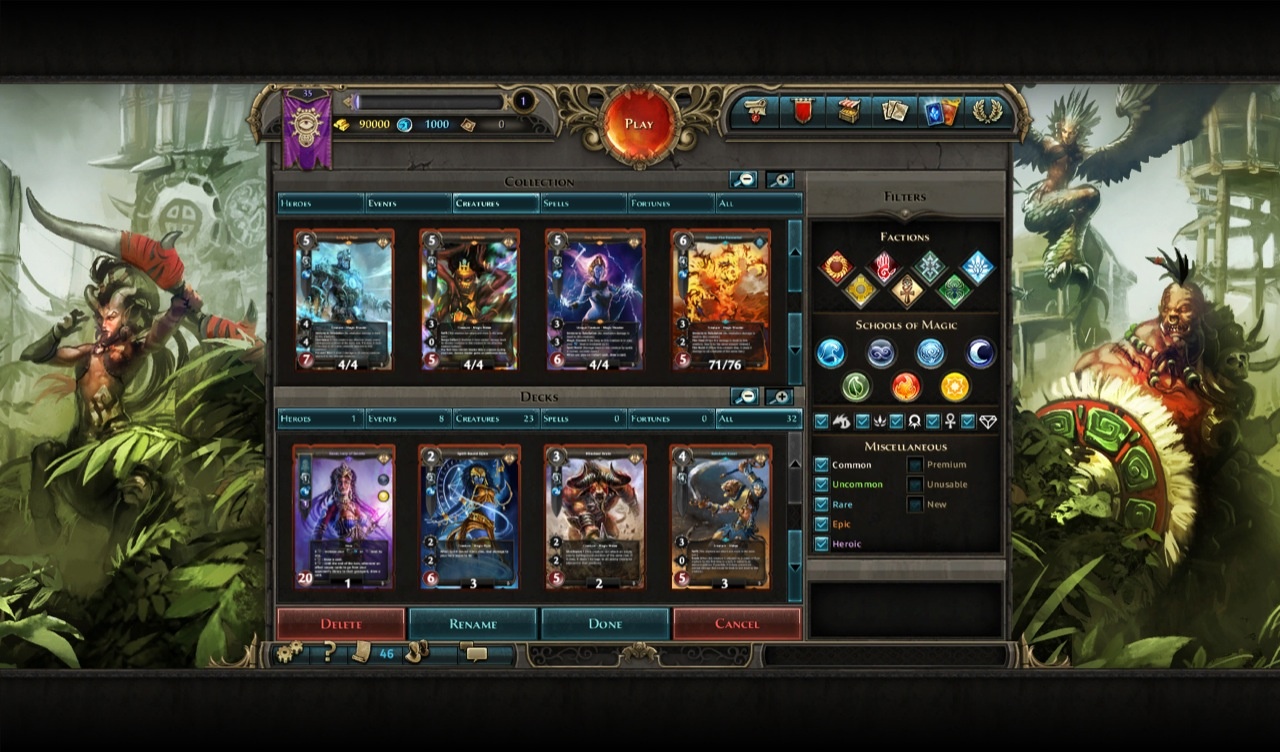The image size is (1280, 752).
Task: Select the Inferno red hand faction filter
Action: (886, 266)
